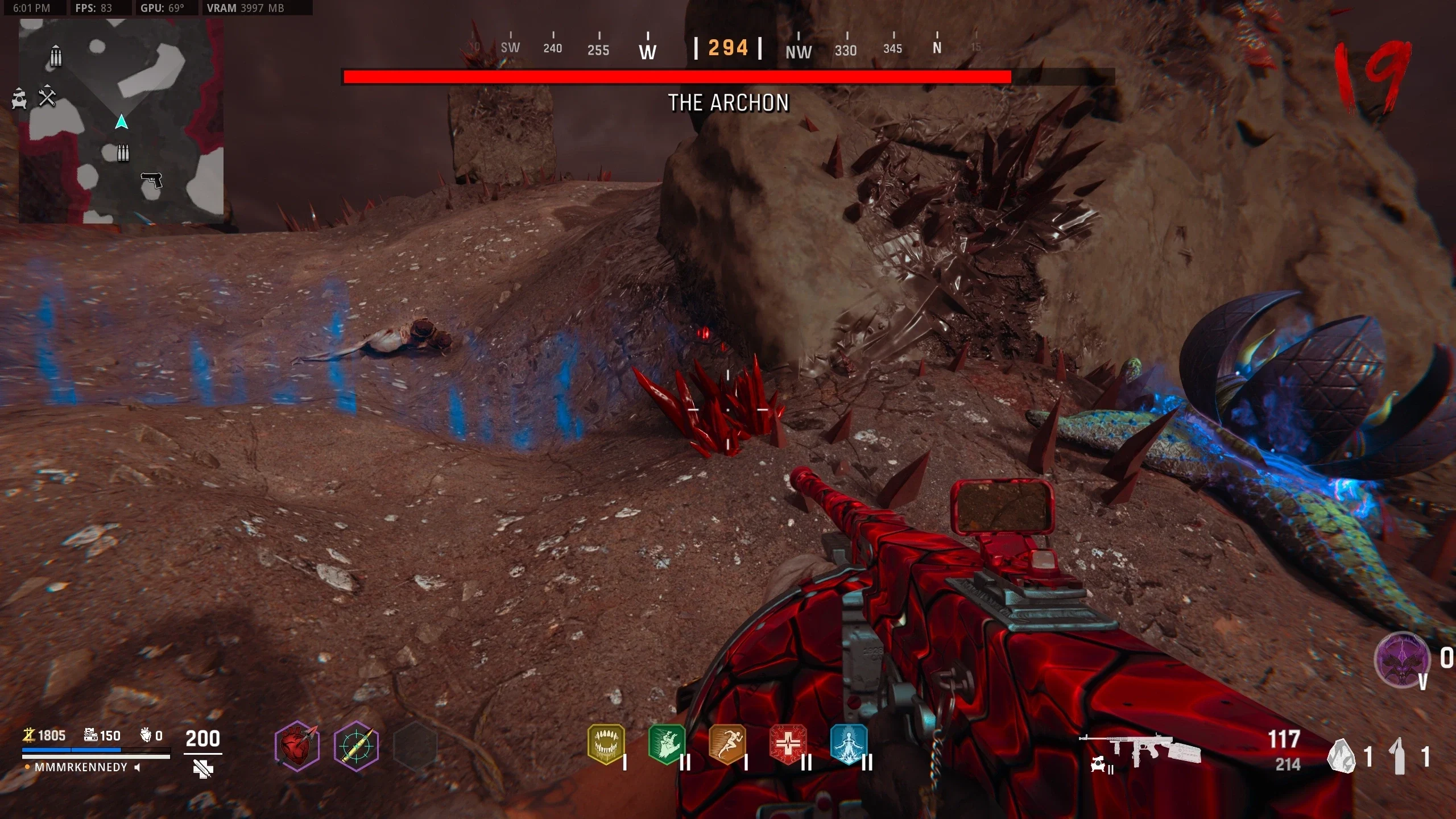Click the armor plate icon below 200
Image resolution: width=1456 pixels, height=819 pixels.
[203, 770]
